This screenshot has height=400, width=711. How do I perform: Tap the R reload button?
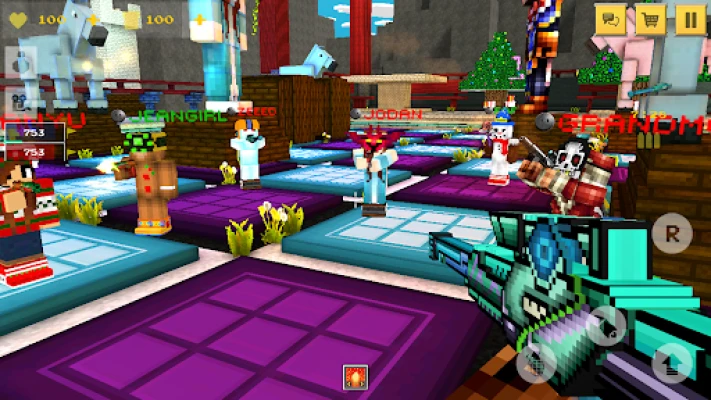point(671,234)
